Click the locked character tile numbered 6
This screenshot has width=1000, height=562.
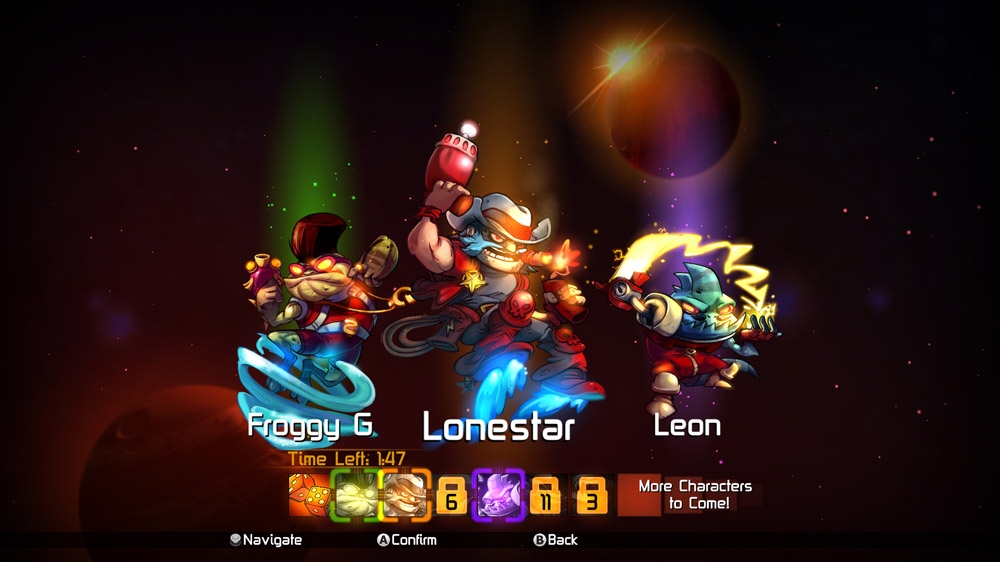[451, 495]
